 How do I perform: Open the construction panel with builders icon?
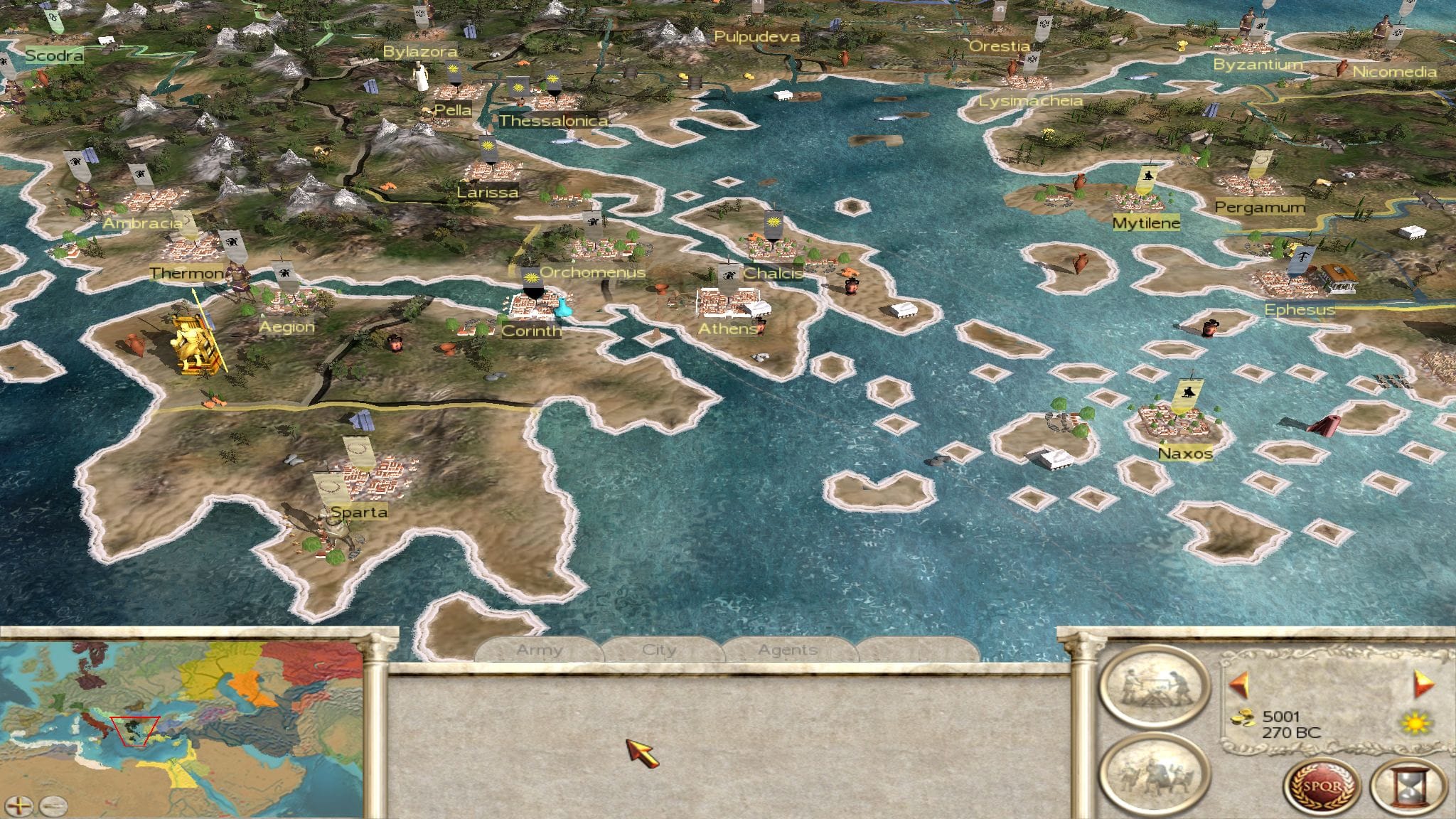tap(1154, 686)
